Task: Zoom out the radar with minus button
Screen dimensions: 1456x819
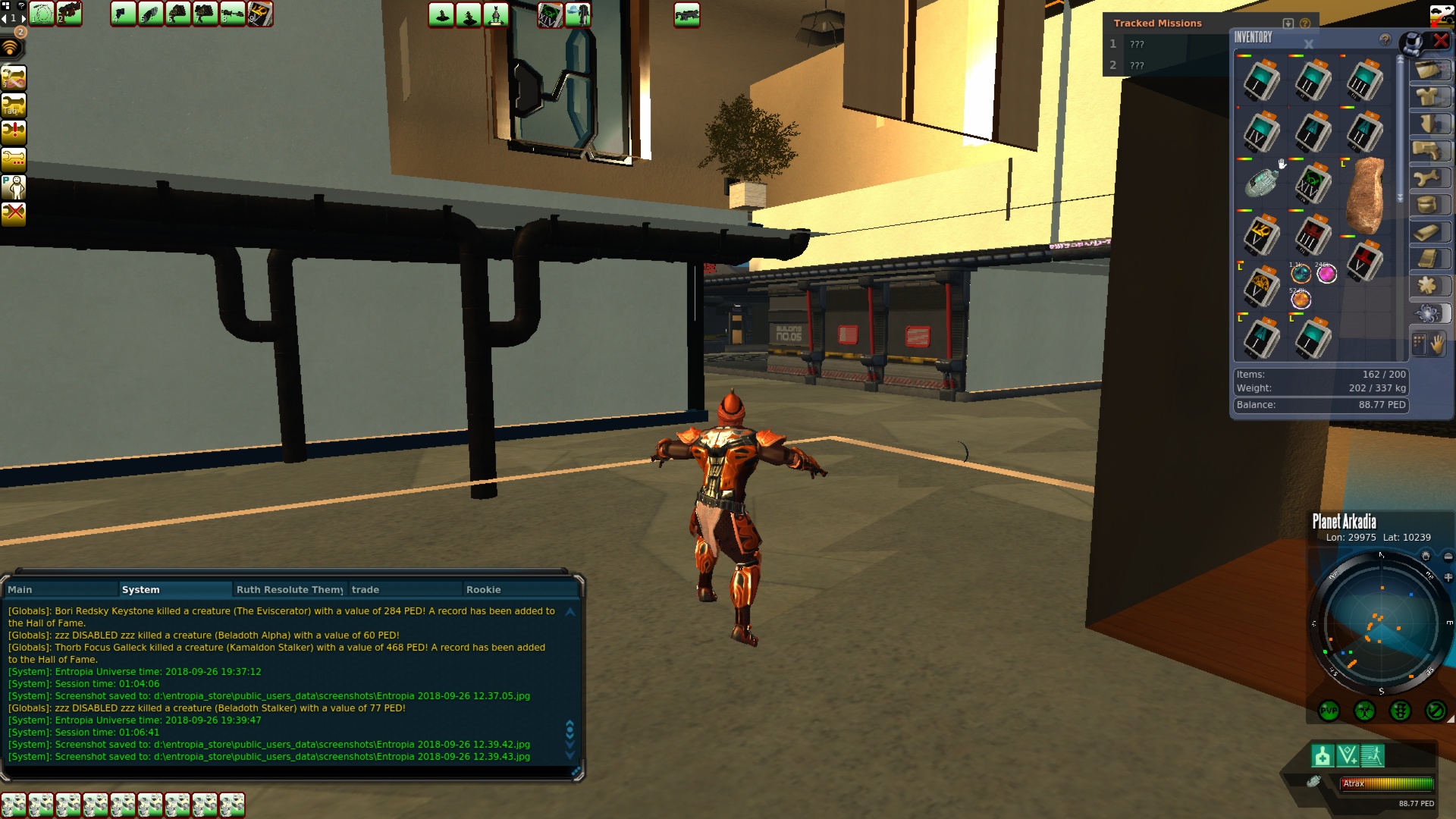Action: [1448, 557]
